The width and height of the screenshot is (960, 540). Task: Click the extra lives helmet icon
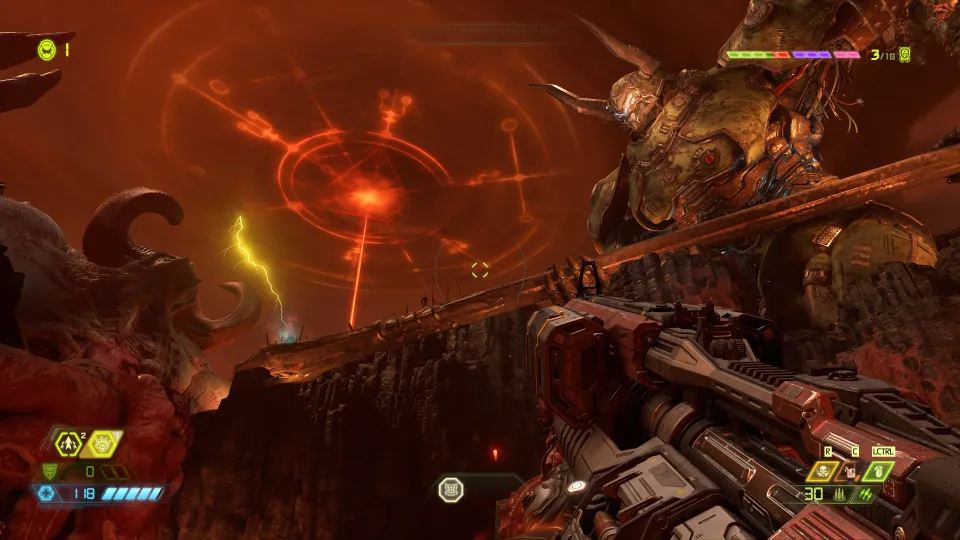coord(46,48)
